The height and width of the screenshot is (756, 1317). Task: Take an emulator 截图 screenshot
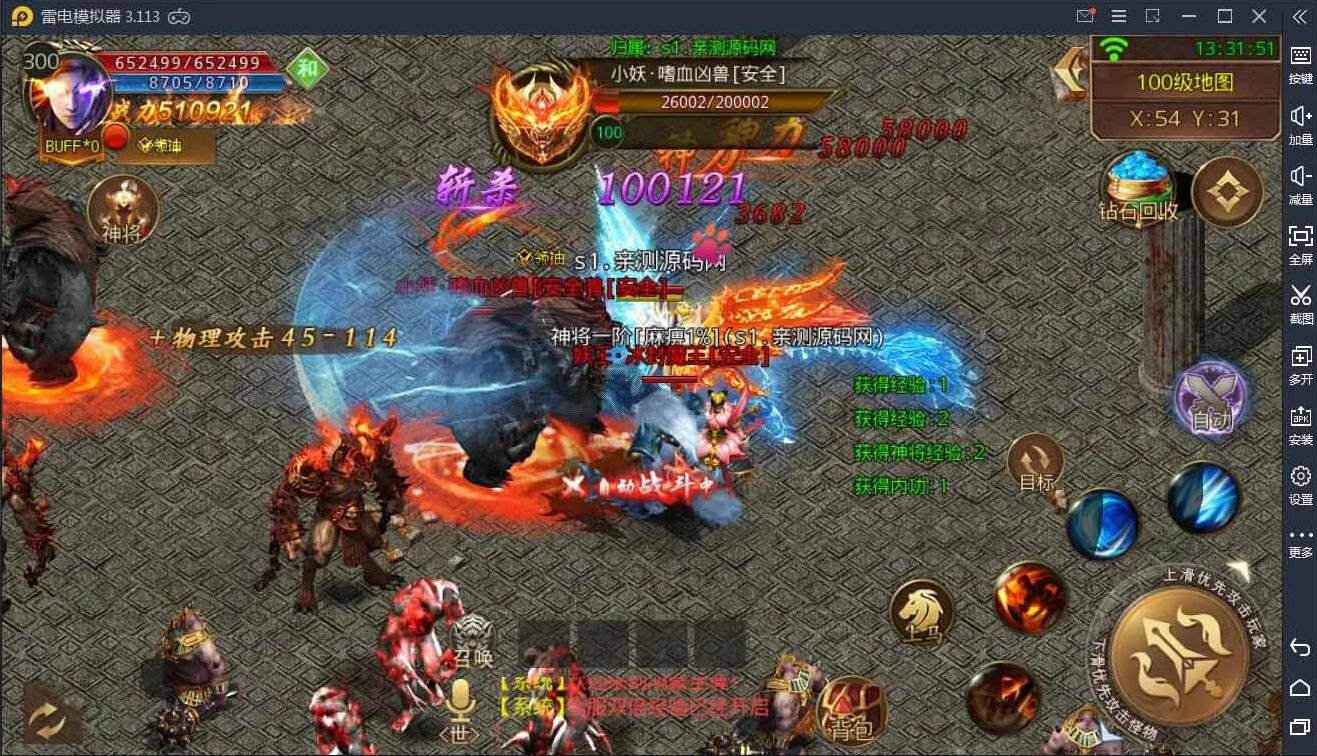[1300, 302]
